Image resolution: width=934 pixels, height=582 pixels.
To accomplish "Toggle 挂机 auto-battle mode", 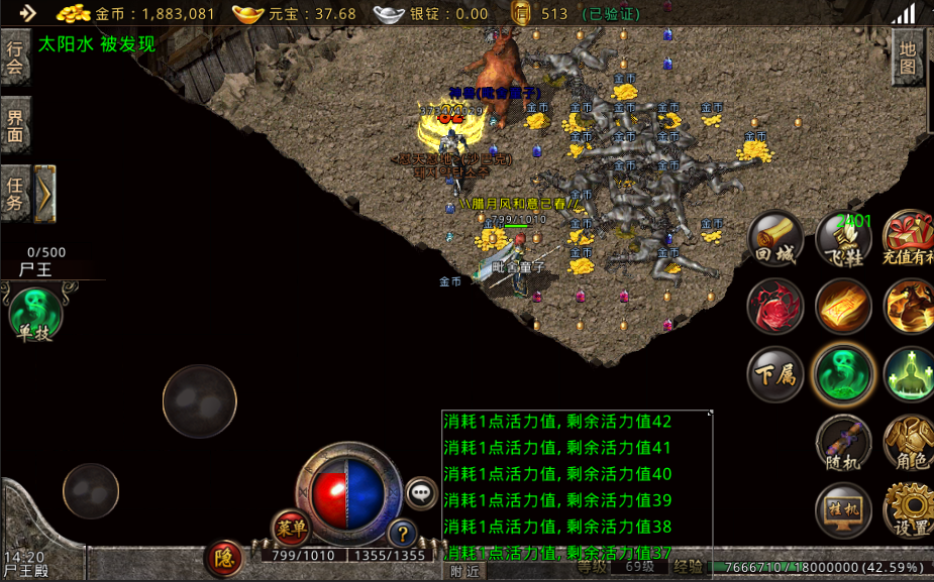I will [844, 510].
